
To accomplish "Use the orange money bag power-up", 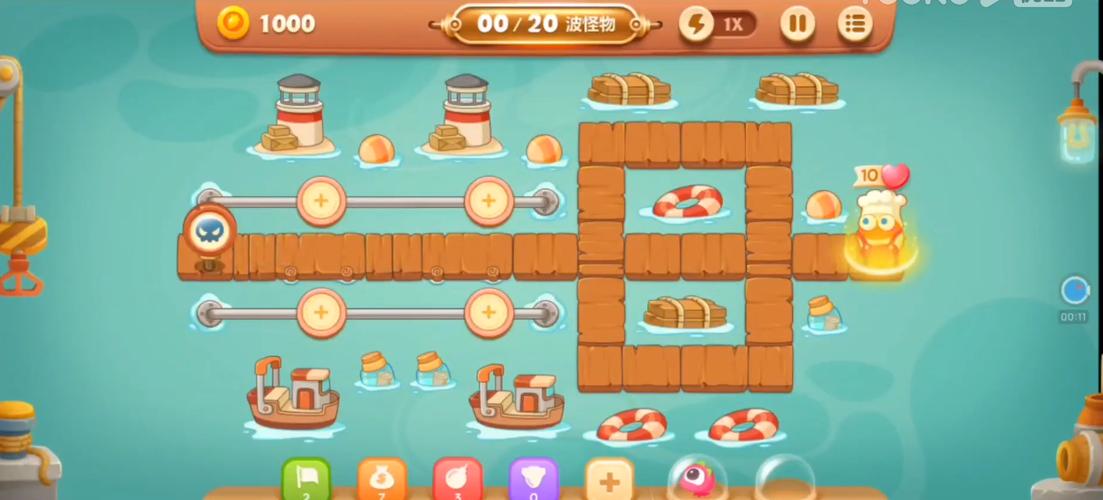I will click(x=381, y=480).
